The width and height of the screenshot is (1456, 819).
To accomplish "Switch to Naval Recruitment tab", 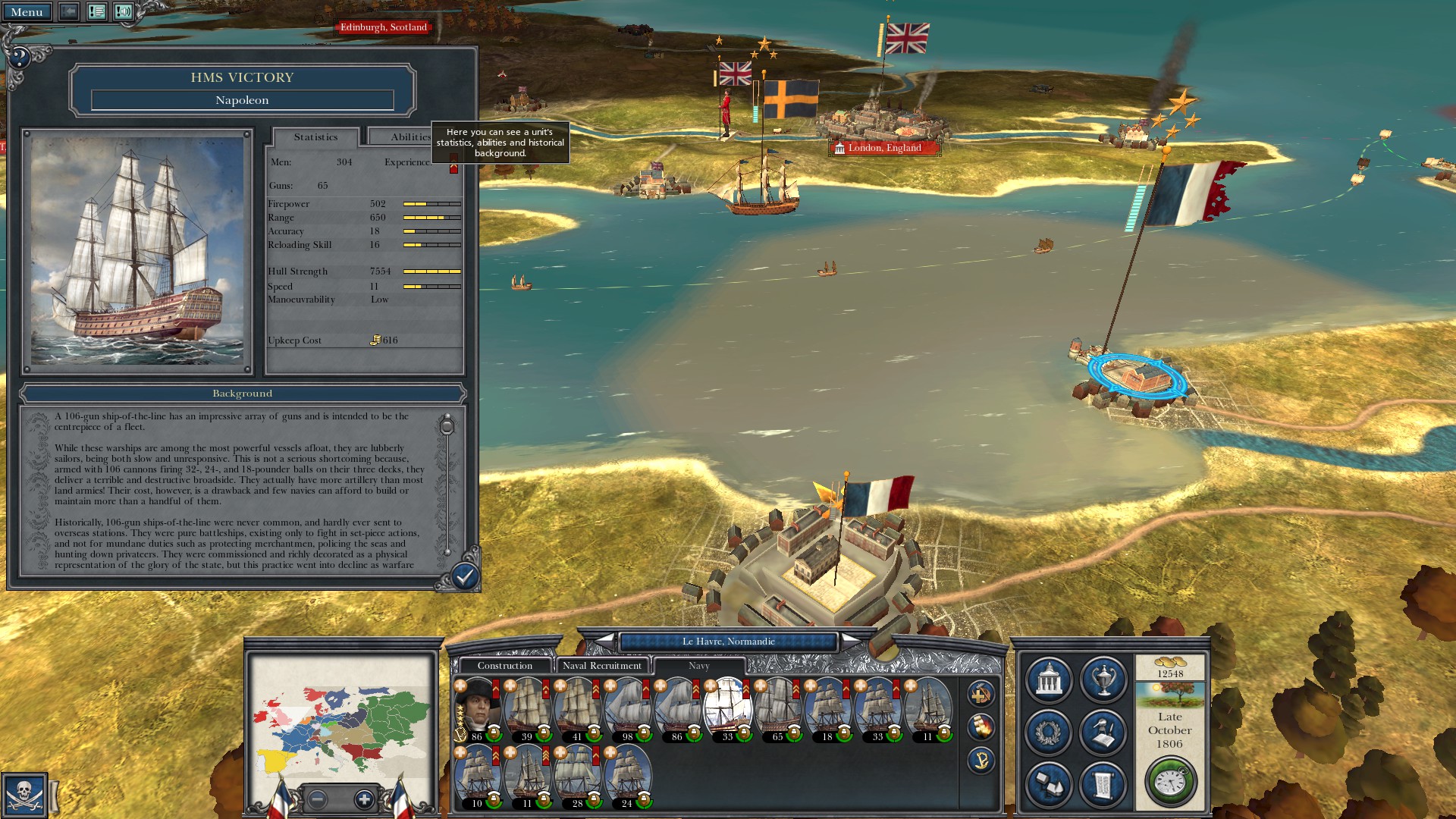I will tap(601, 666).
